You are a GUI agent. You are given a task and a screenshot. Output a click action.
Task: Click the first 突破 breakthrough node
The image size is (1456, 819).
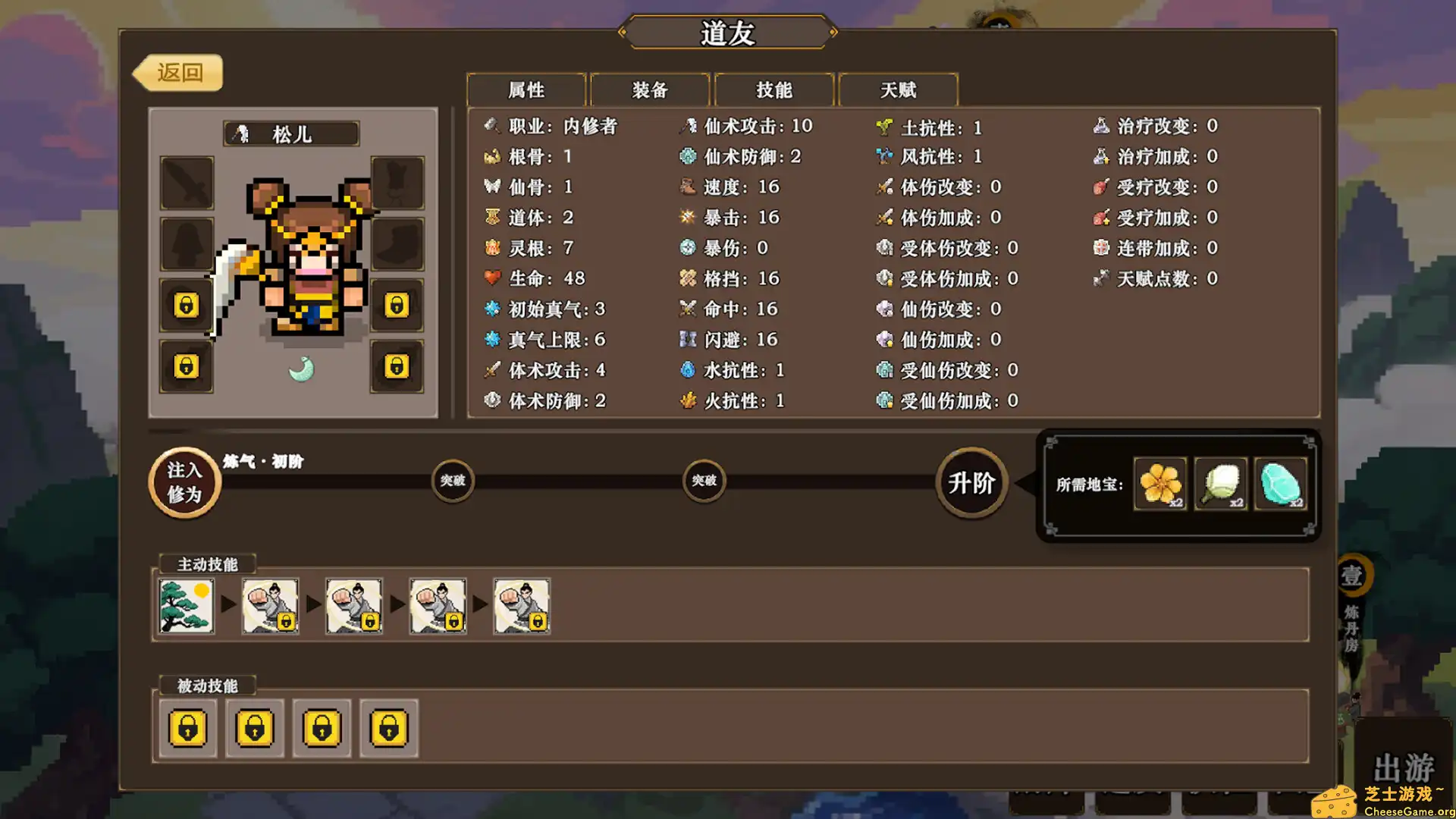(x=453, y=481)
